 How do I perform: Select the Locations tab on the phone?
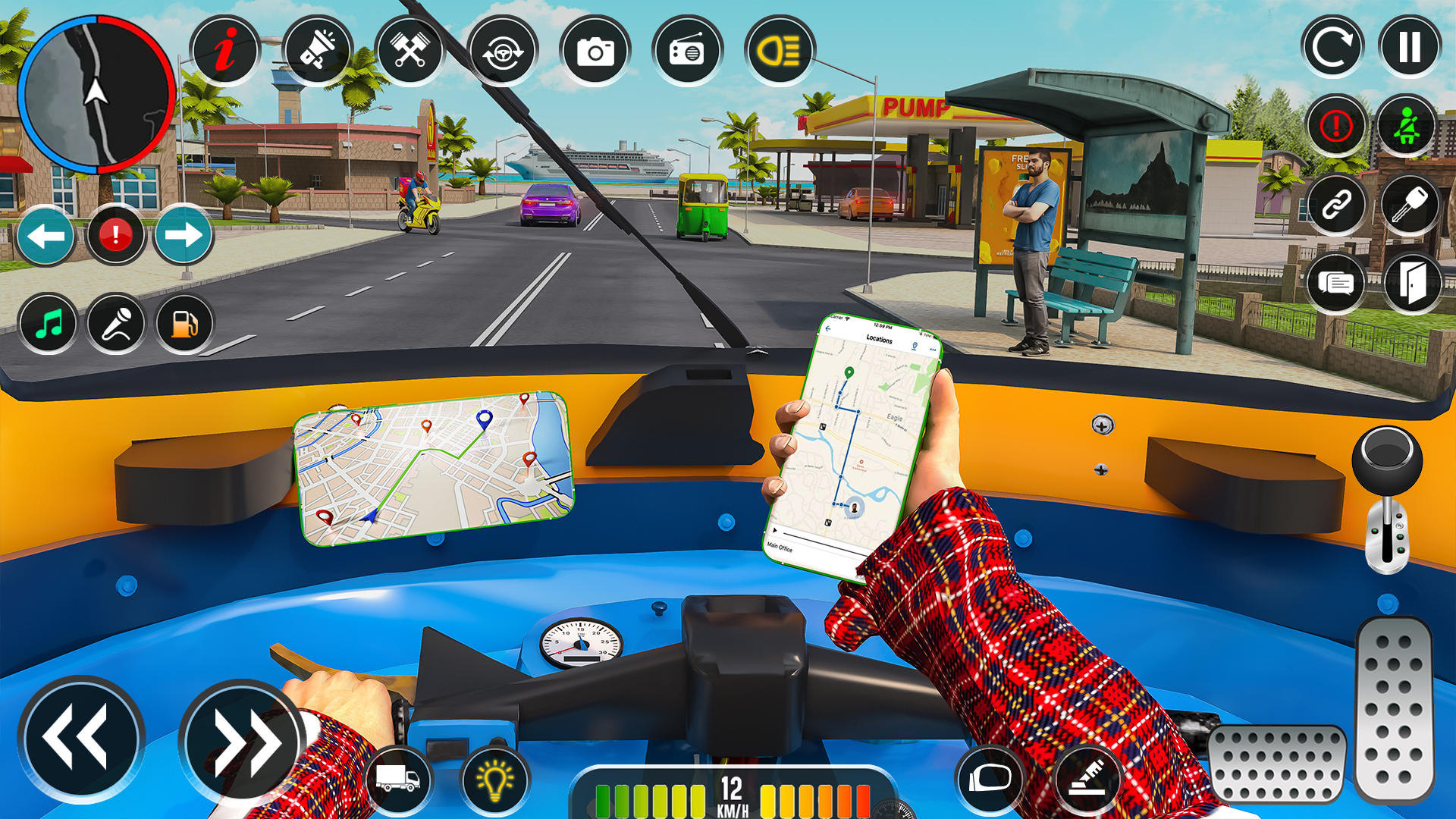pyautogui.click(x=880, y=340)
